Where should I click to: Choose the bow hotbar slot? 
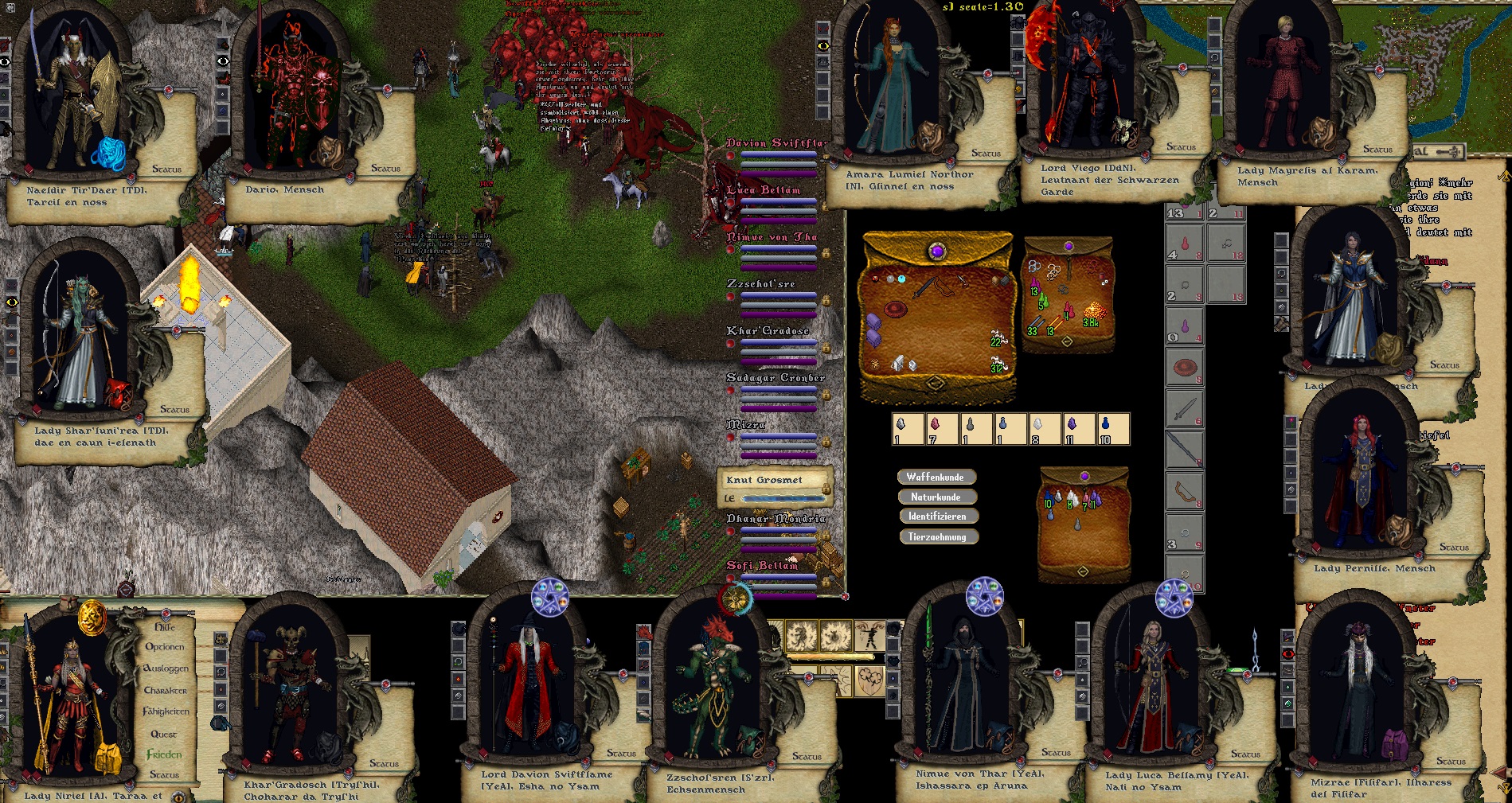coord(1185,492)
